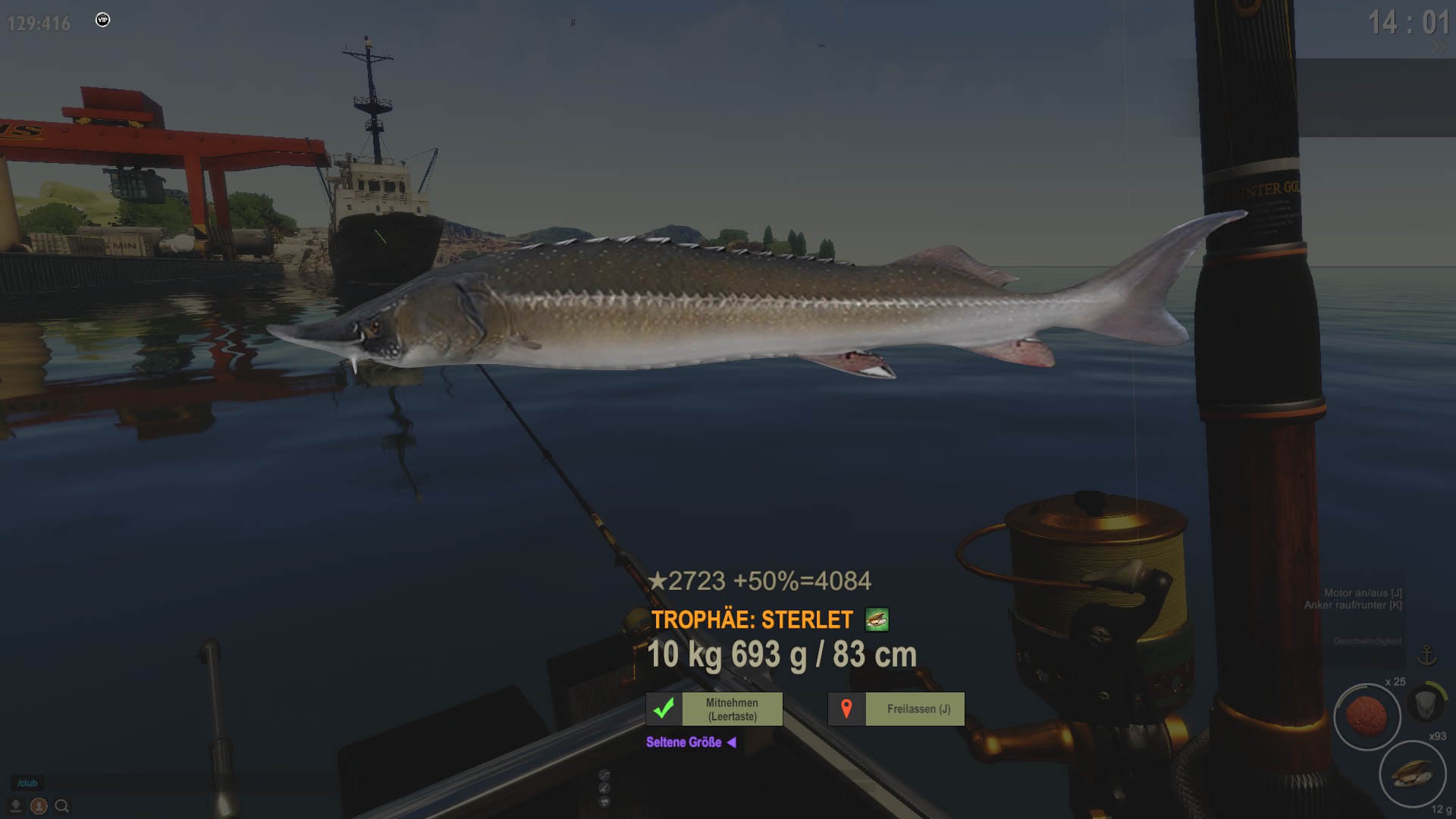Open the keepnet icon
The width and height of the screenshot is (1456, 819).
point(1426,703)
